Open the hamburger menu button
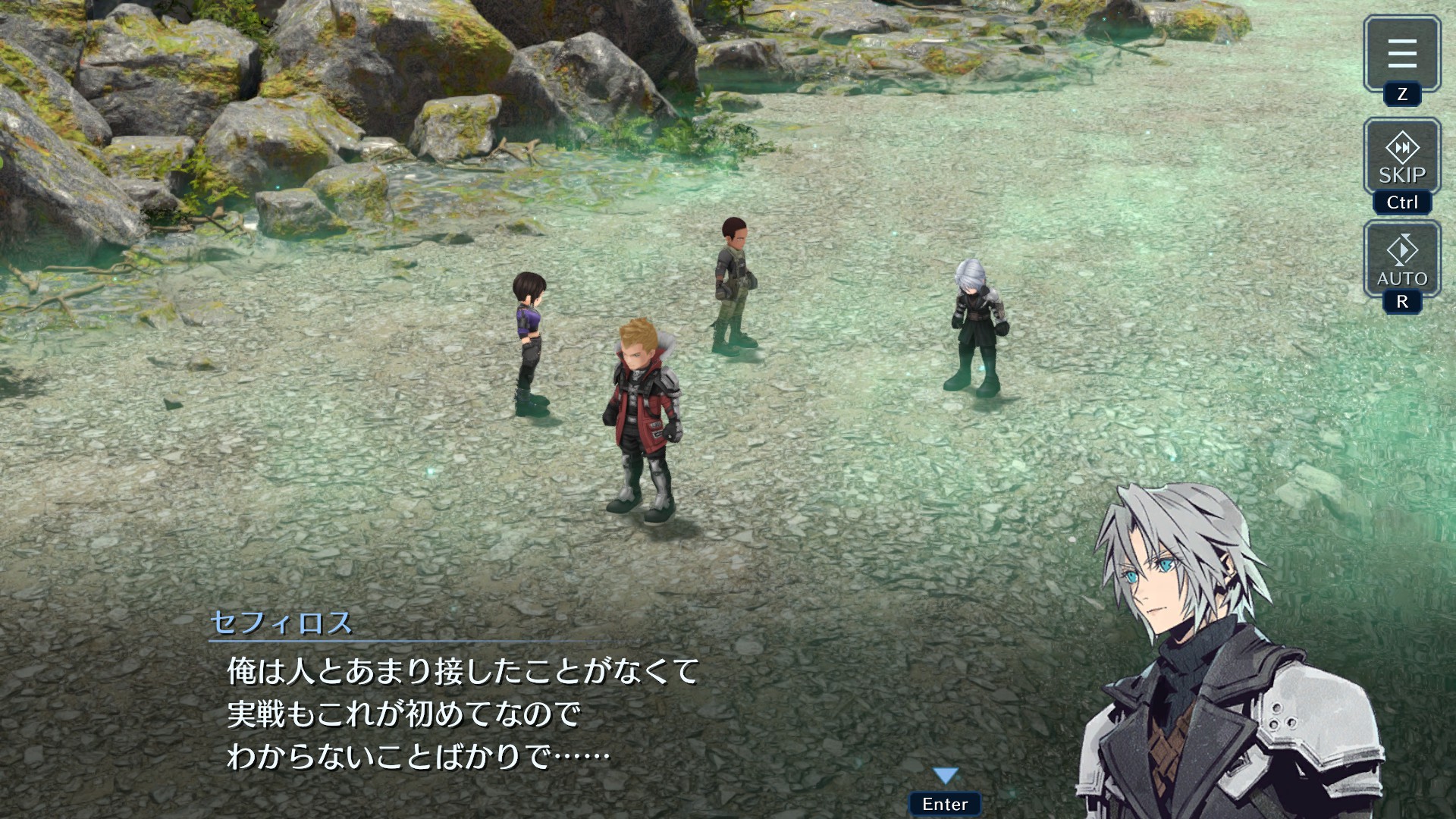 [1401, 53]
